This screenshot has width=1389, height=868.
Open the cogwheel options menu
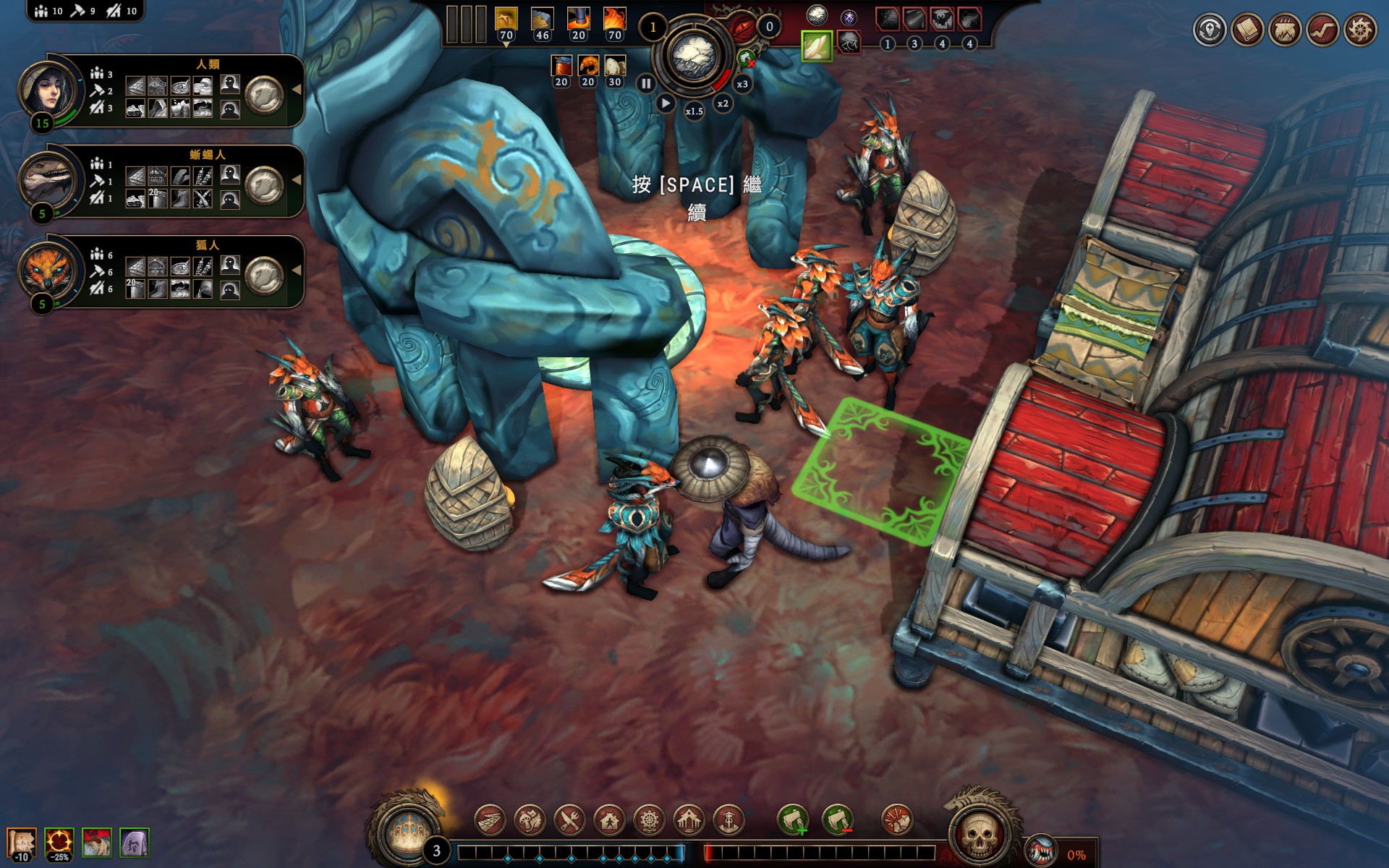(1360, 30)
